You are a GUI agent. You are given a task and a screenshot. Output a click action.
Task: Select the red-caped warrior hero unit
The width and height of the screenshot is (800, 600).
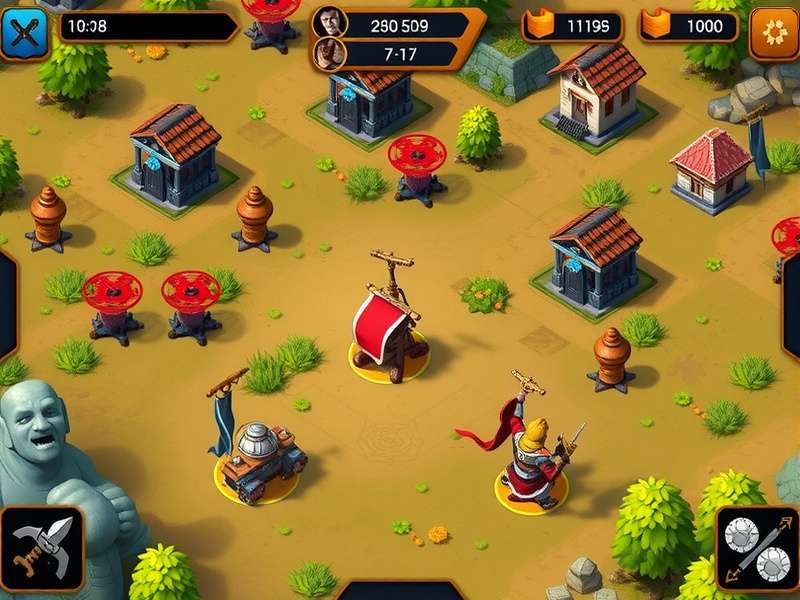point(531,455)
